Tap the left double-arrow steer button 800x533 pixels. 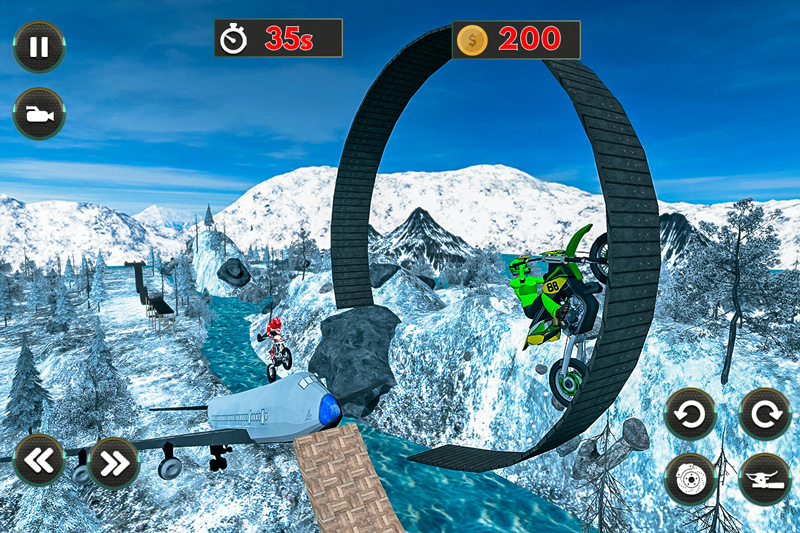pyautogui.click(x=39, y=460)
